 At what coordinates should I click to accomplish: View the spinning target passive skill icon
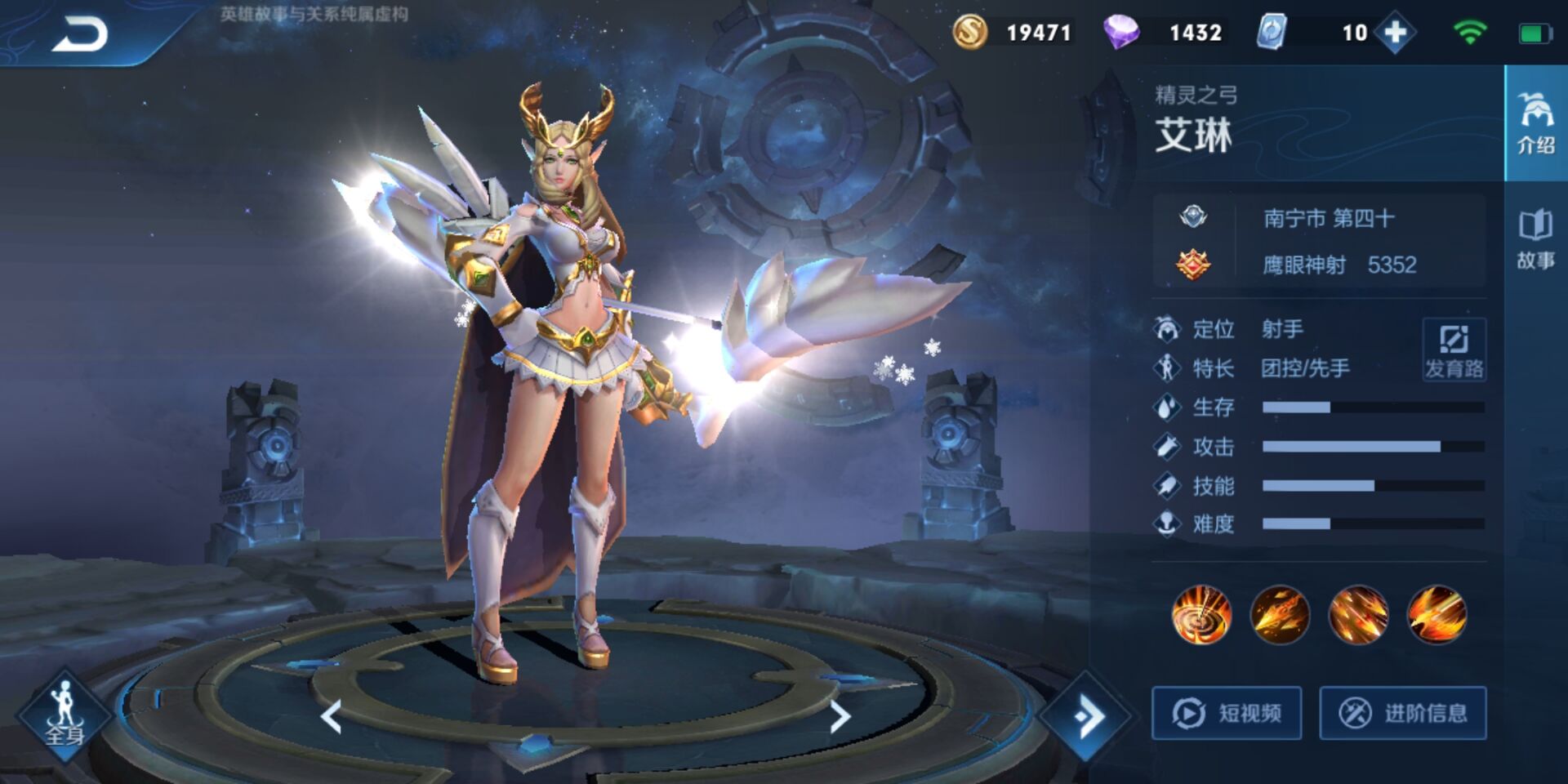(1201, 615)
